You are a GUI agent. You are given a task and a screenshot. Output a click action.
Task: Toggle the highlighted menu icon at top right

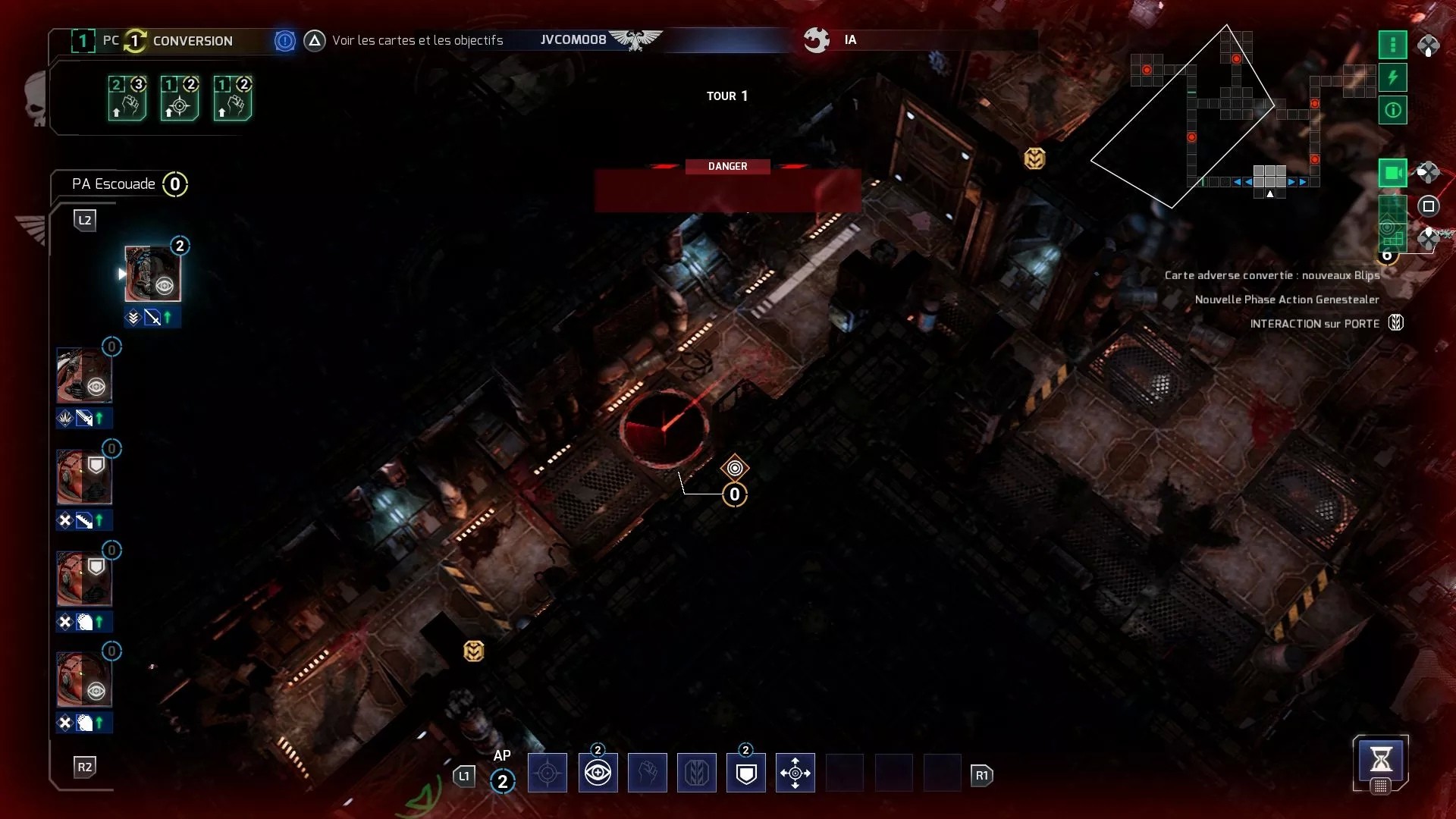pyautogui.click(x=1392, y=45)
